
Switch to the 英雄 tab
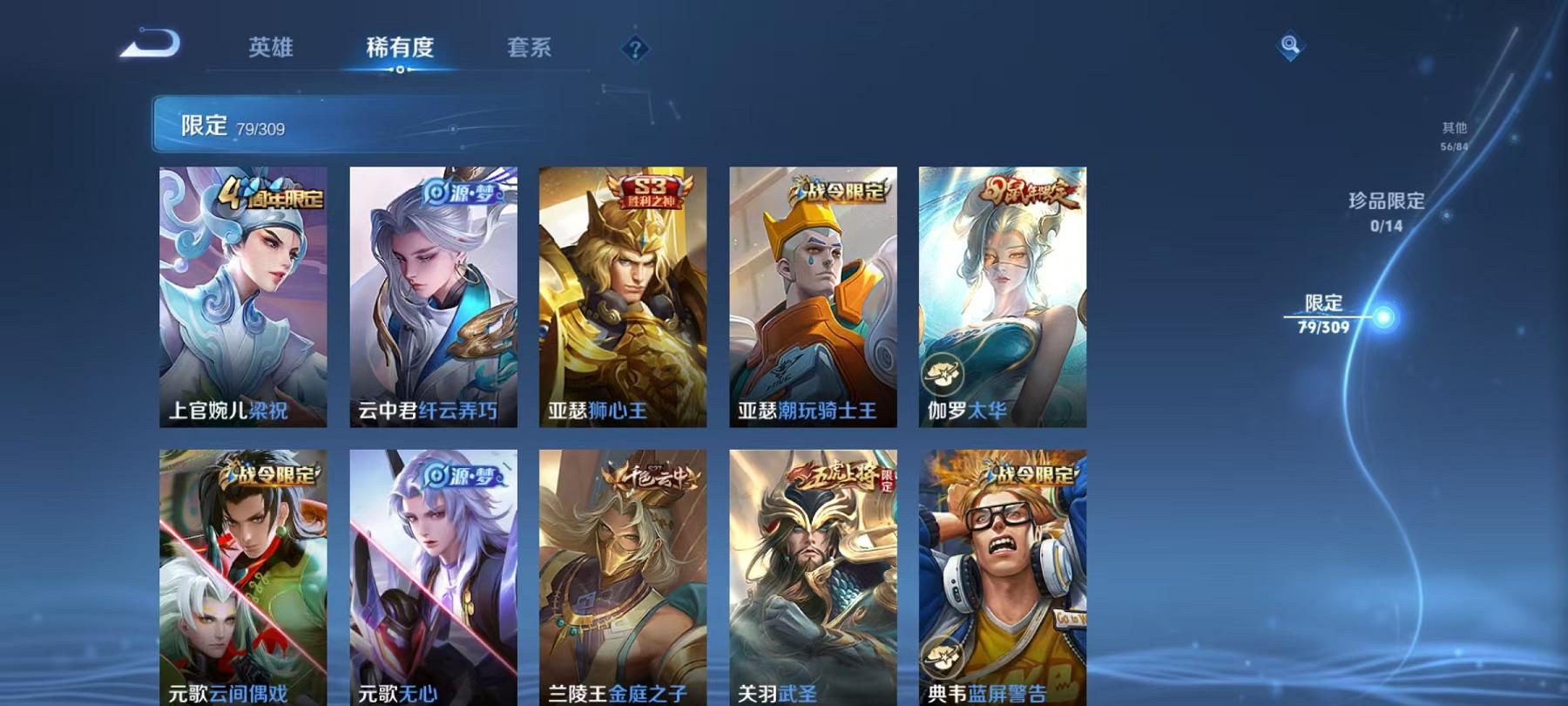(273, 48)
